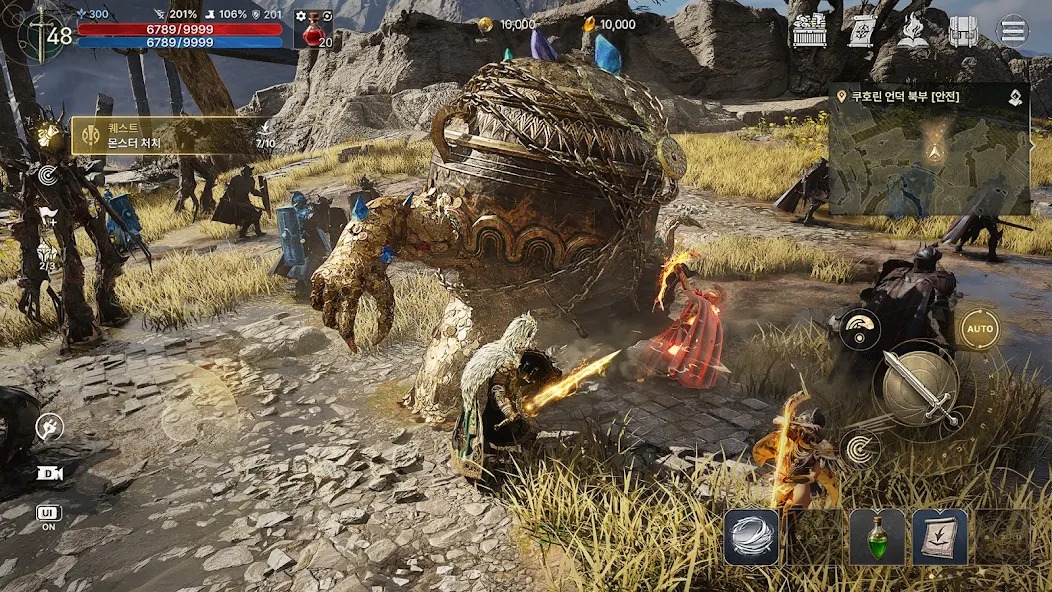The height and width of the screenshot is (592, 1052).
Task: Open the compass scroll map icon
Action: pos(861,31)
